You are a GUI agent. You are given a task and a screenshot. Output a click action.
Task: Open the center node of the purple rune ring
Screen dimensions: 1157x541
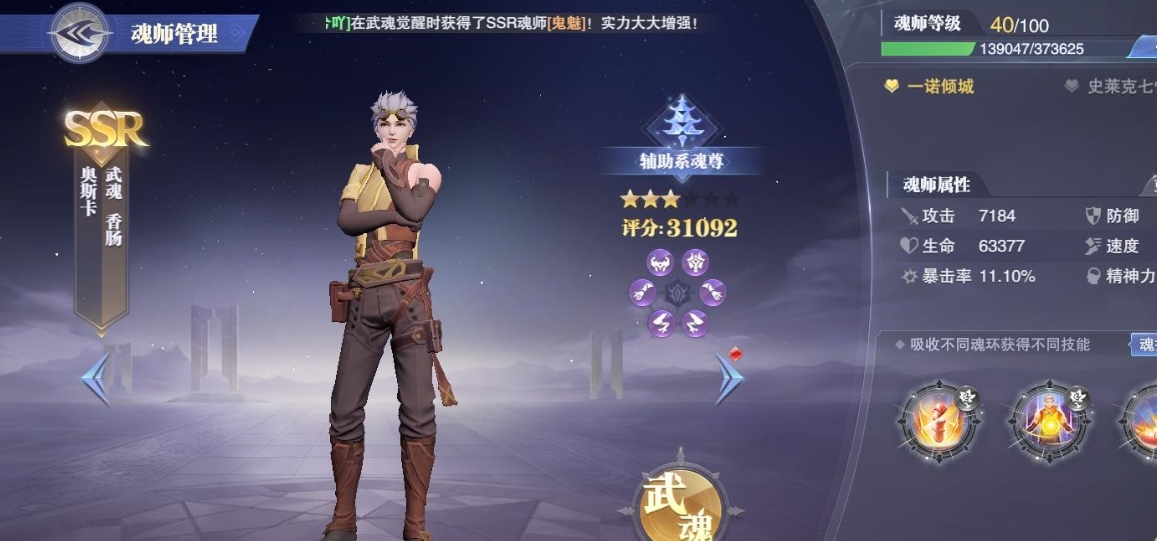(x=679, y=293)
